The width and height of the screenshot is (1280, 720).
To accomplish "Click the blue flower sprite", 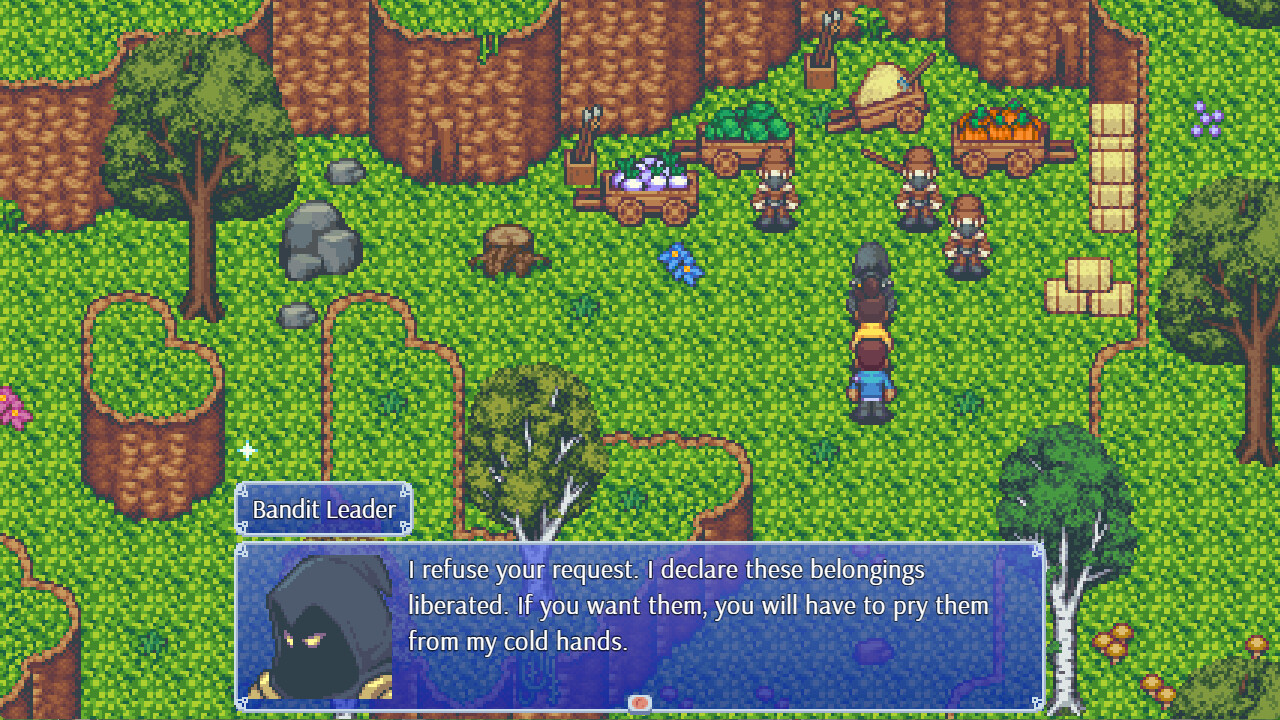I will (x=683, y=264).
